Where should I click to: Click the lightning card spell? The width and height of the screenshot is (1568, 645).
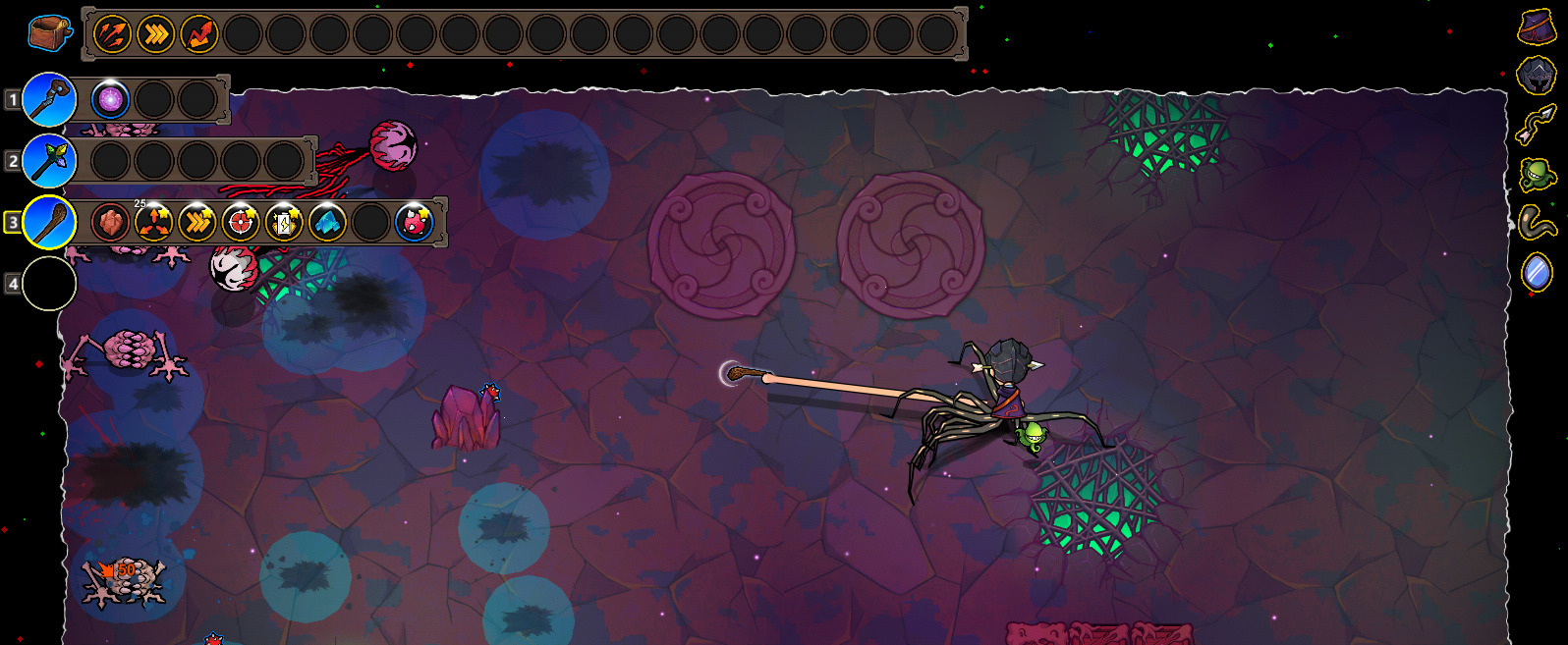283,223
